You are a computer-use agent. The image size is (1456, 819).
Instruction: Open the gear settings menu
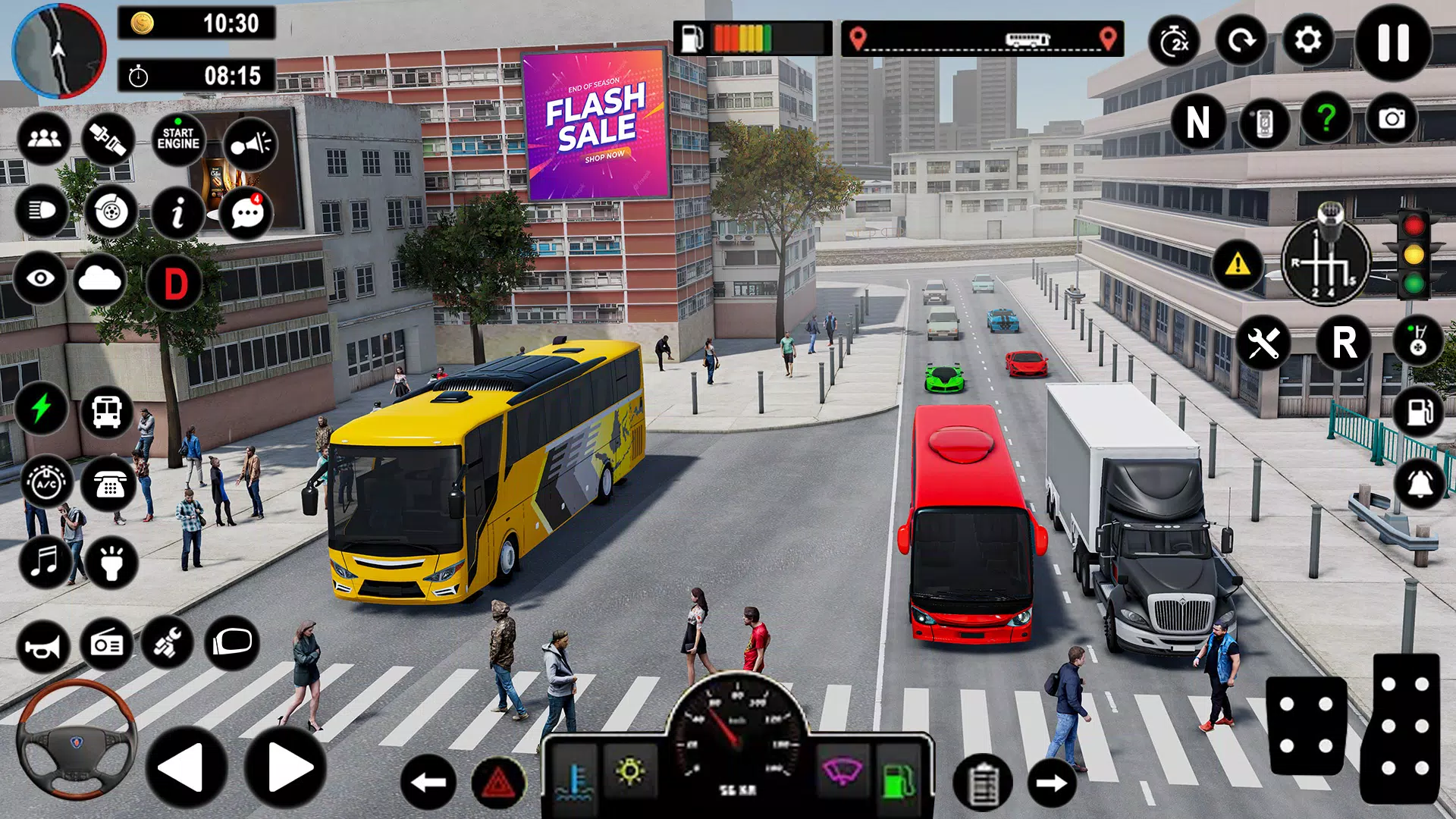pos(1308,40)
